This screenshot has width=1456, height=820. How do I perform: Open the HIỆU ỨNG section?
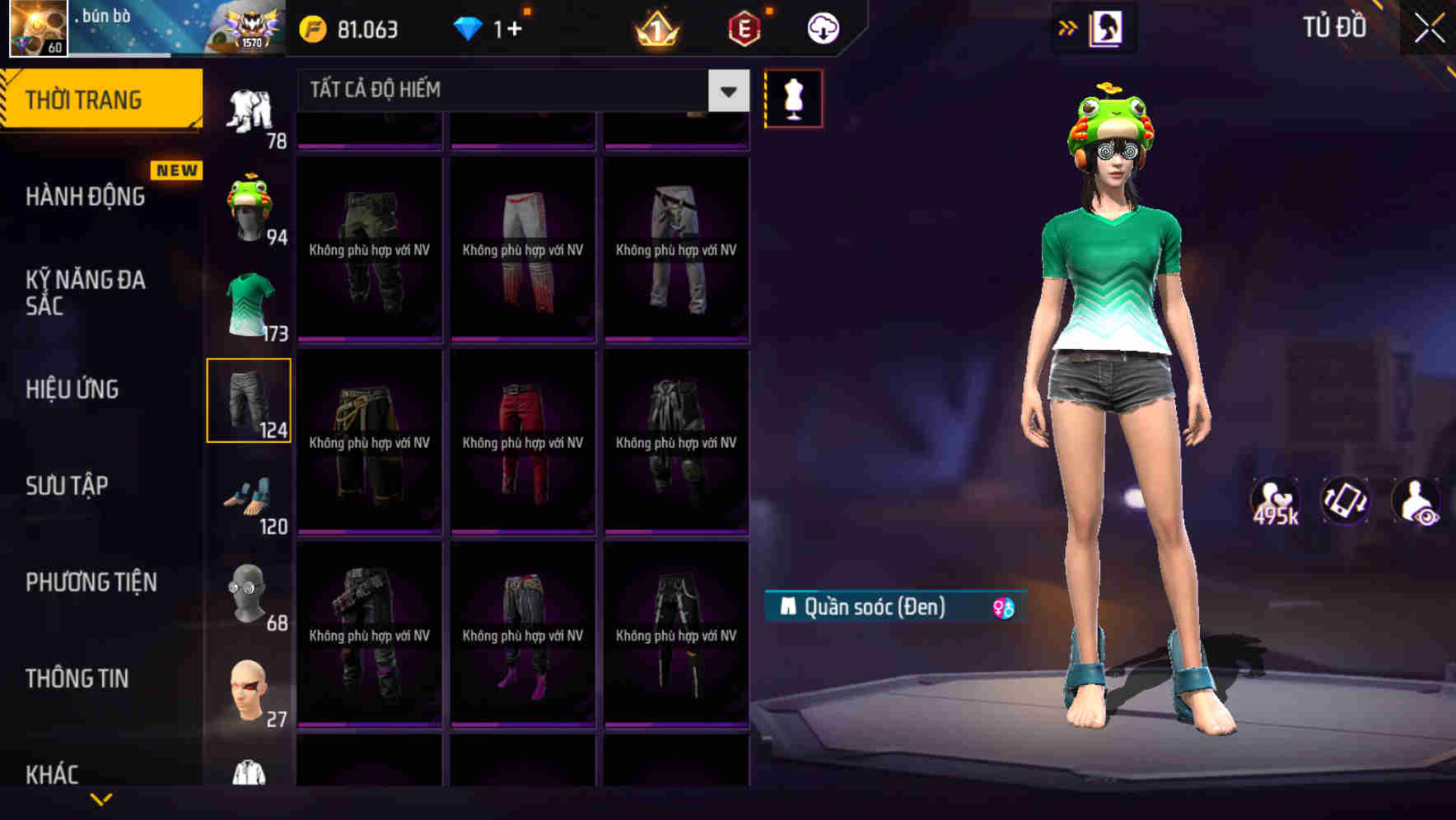(72, 389)
